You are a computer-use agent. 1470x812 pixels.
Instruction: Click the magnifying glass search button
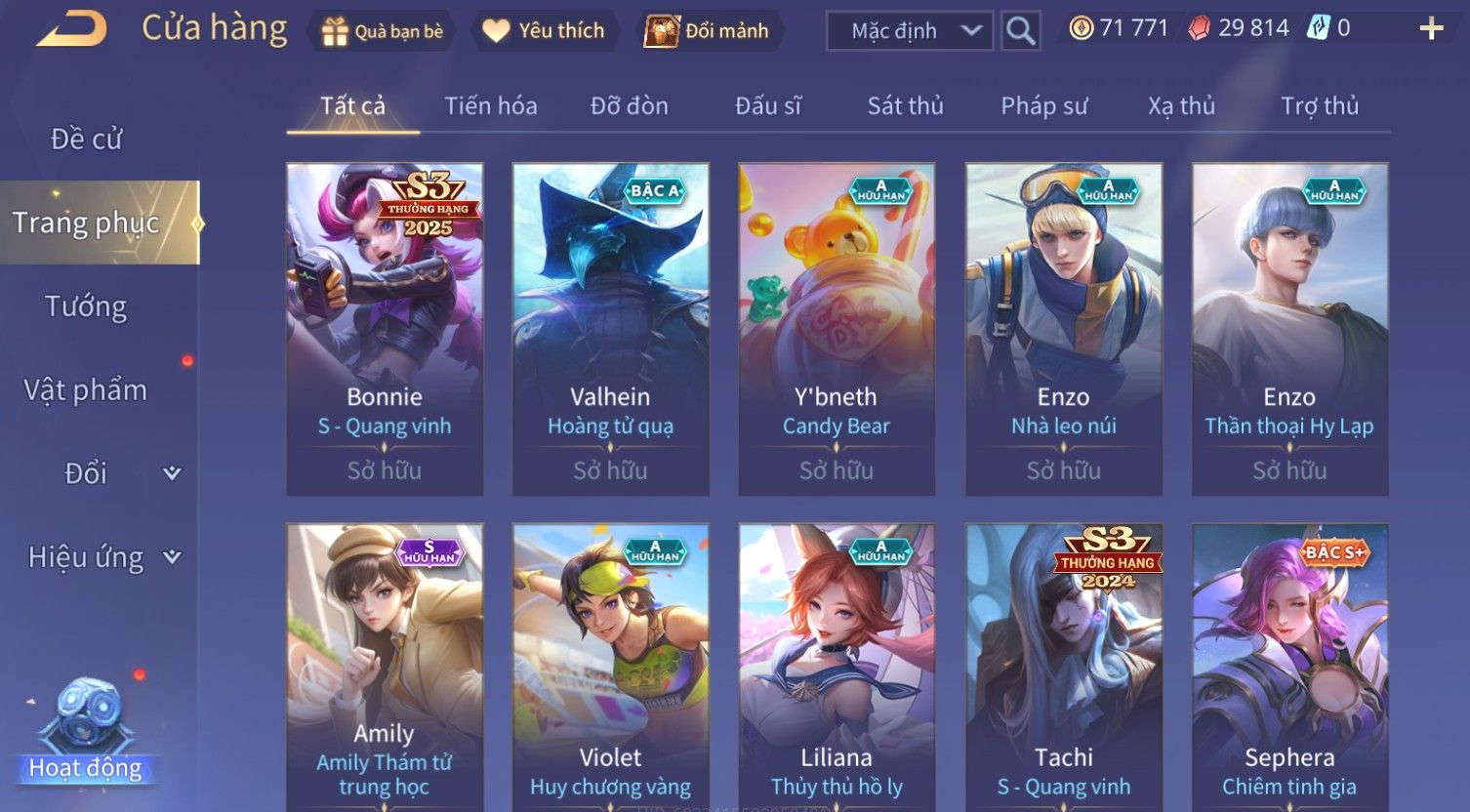(1020, 31)
